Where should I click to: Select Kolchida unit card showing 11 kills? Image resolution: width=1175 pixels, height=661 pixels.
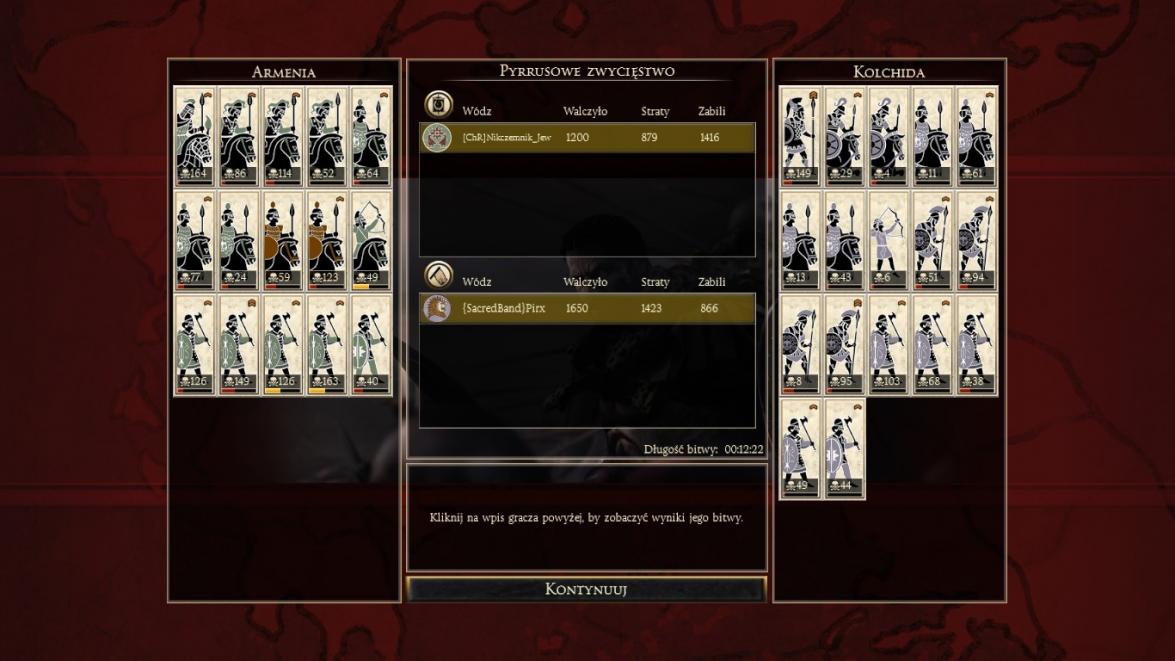point(932,135)
